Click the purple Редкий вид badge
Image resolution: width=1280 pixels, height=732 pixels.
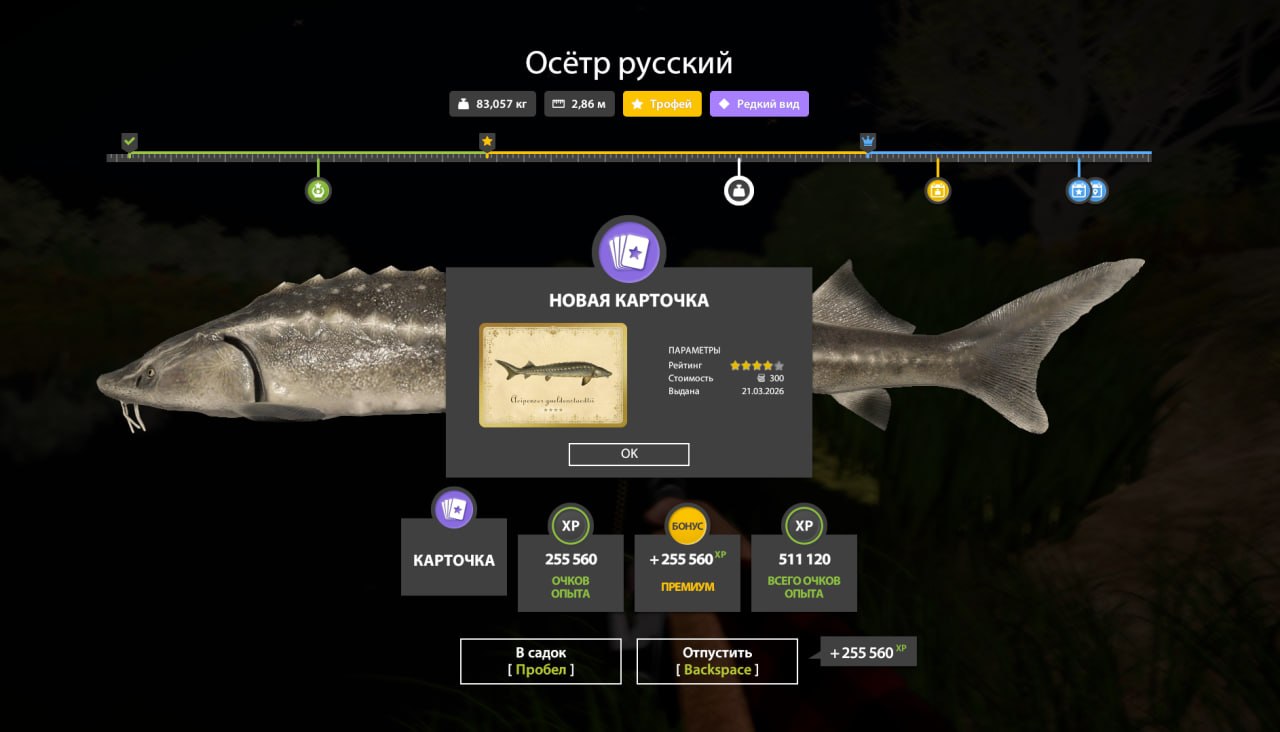click(759, 104)
